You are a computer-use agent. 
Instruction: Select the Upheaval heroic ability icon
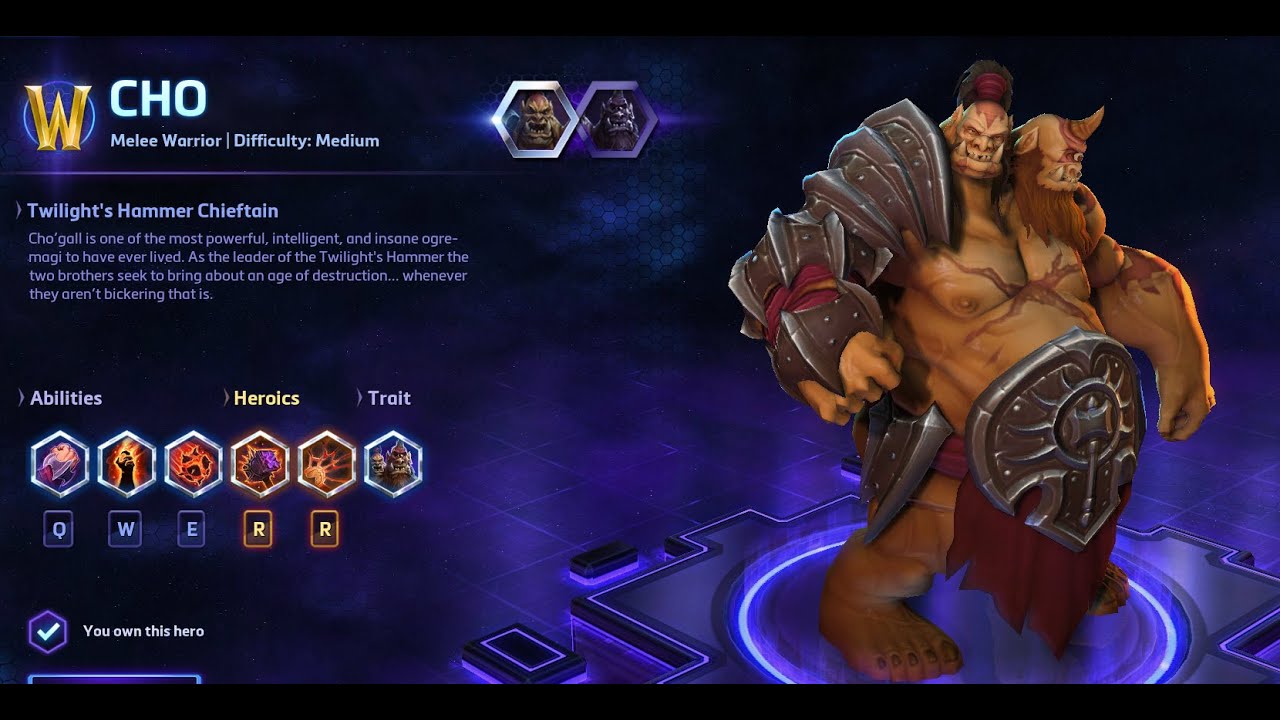click(326, 464)
